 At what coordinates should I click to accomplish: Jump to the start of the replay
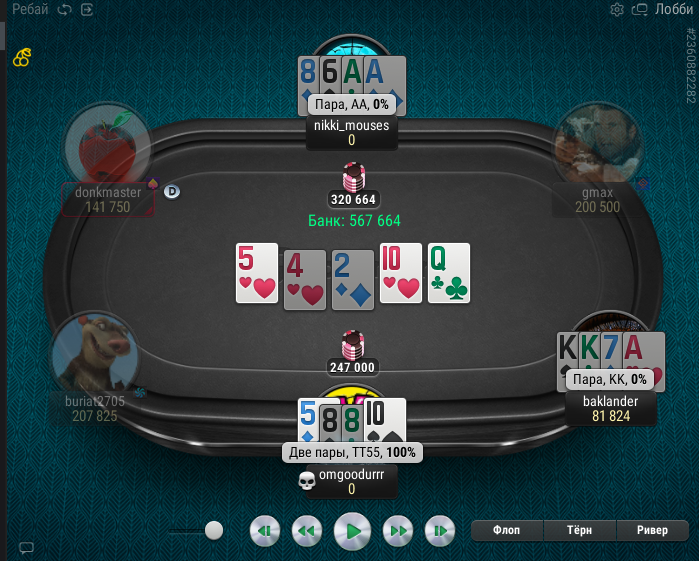(x=263, y=531)
